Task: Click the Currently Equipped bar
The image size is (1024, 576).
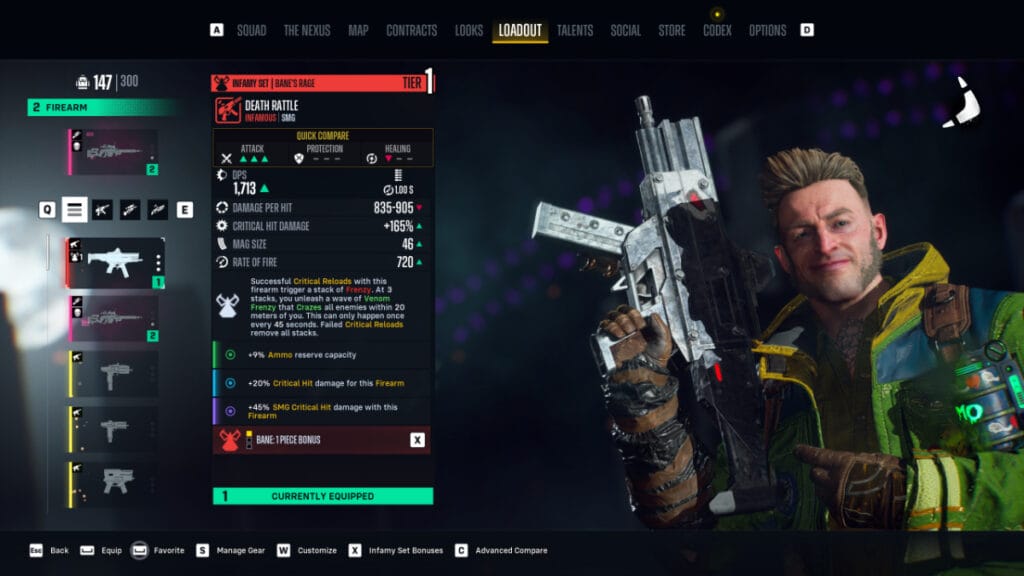Action: click(322, 496)
